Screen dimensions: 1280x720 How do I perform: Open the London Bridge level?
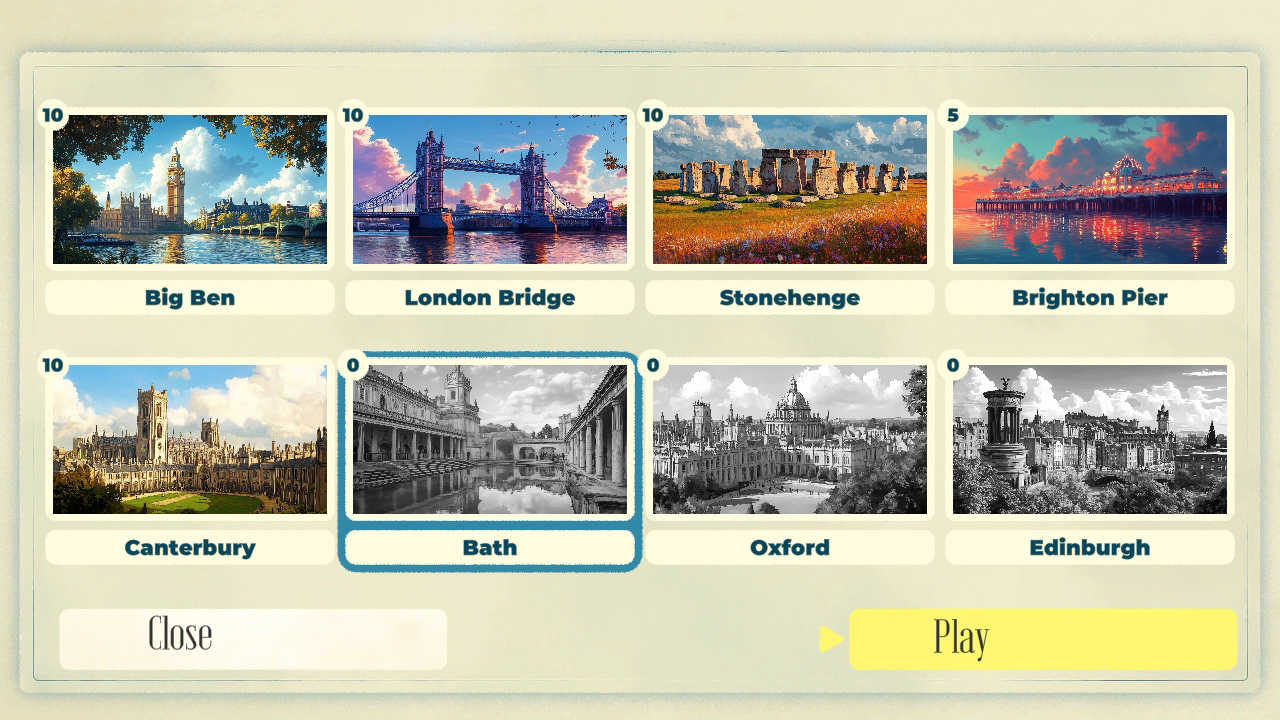(x=489, y=190)
